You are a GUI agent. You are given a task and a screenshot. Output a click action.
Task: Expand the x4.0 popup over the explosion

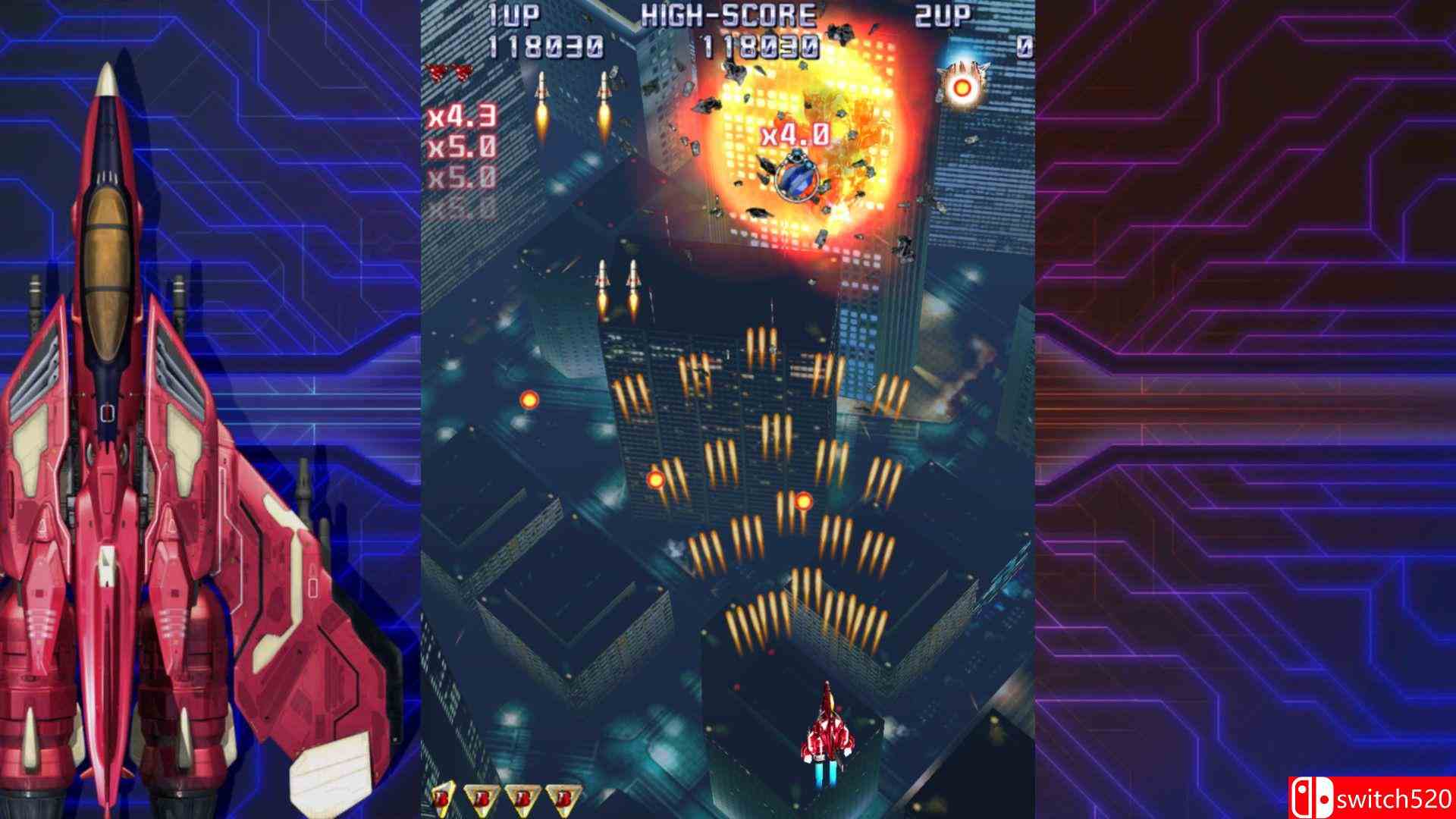coord(793,136)
